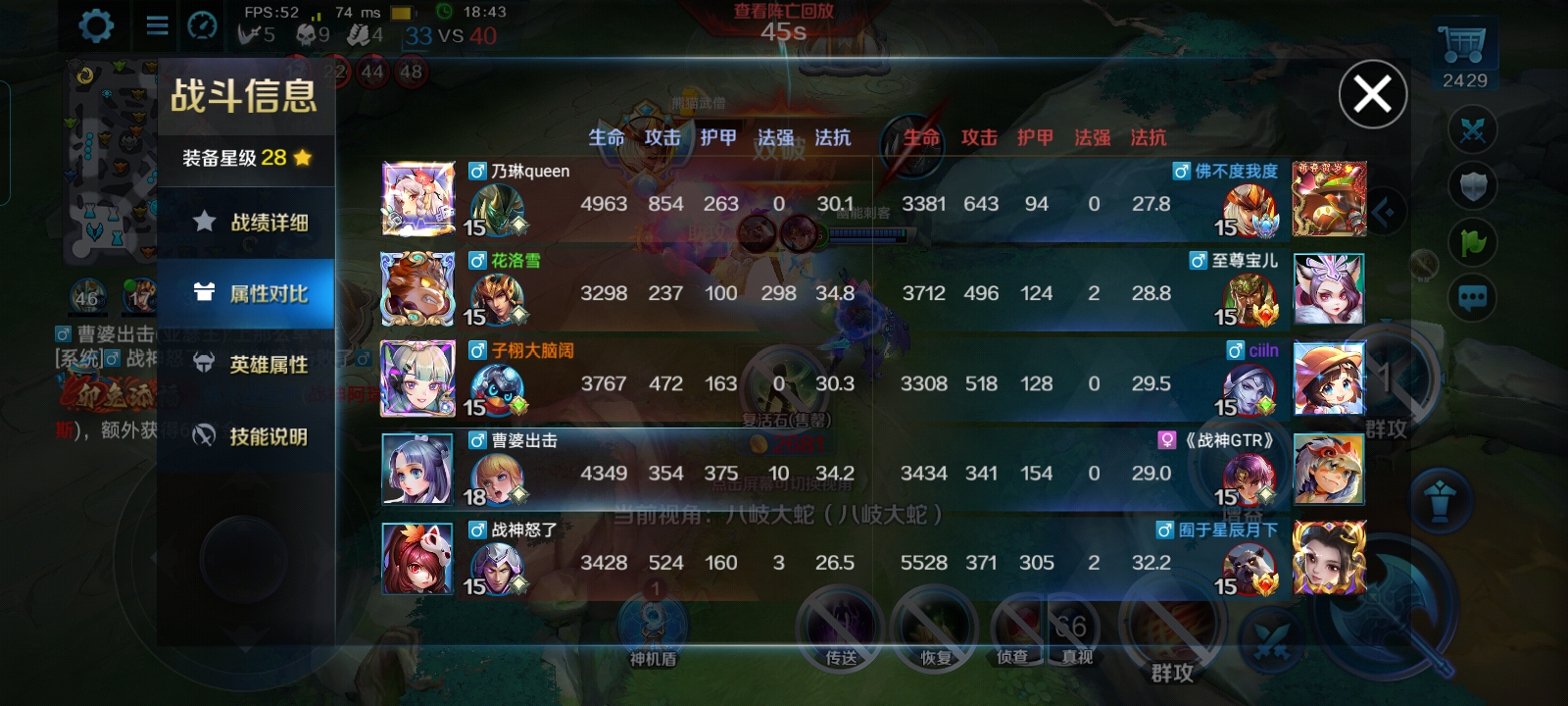1568x706 pixels.
Task: Open the 英雄属性 tab
Action: [248, 365]
